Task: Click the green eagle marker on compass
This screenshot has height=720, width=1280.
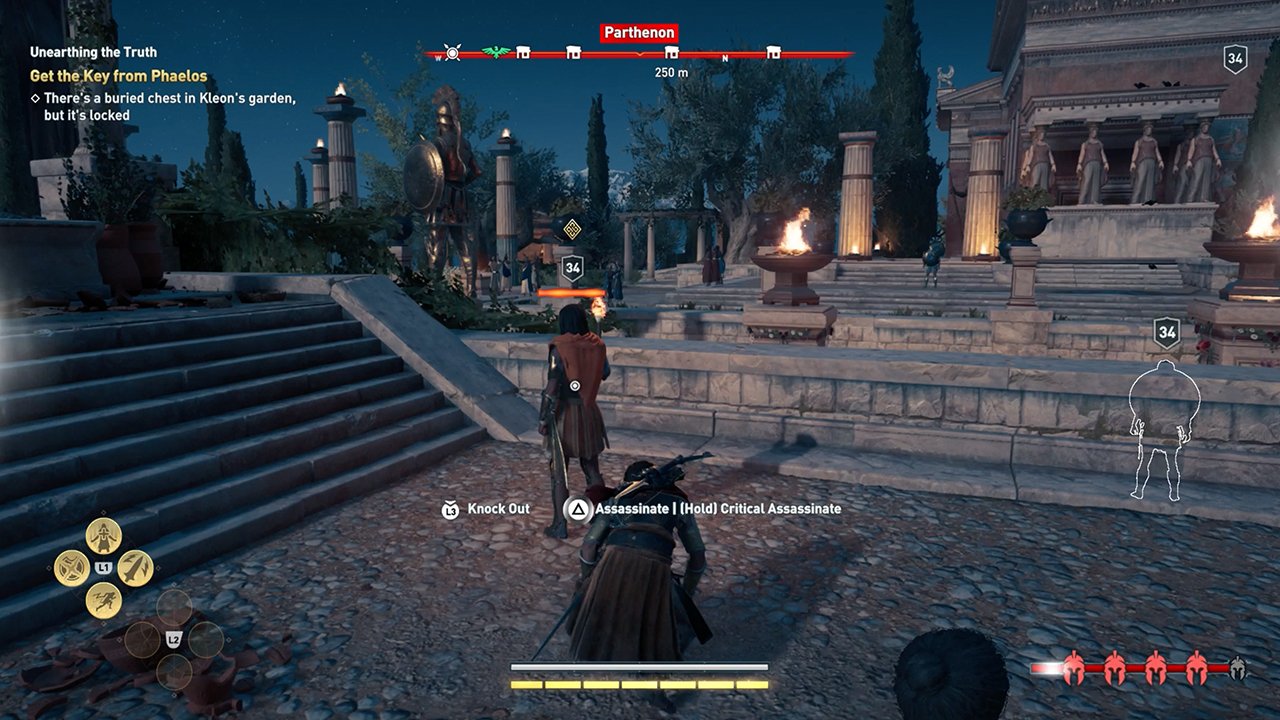Action: (495, 53)
